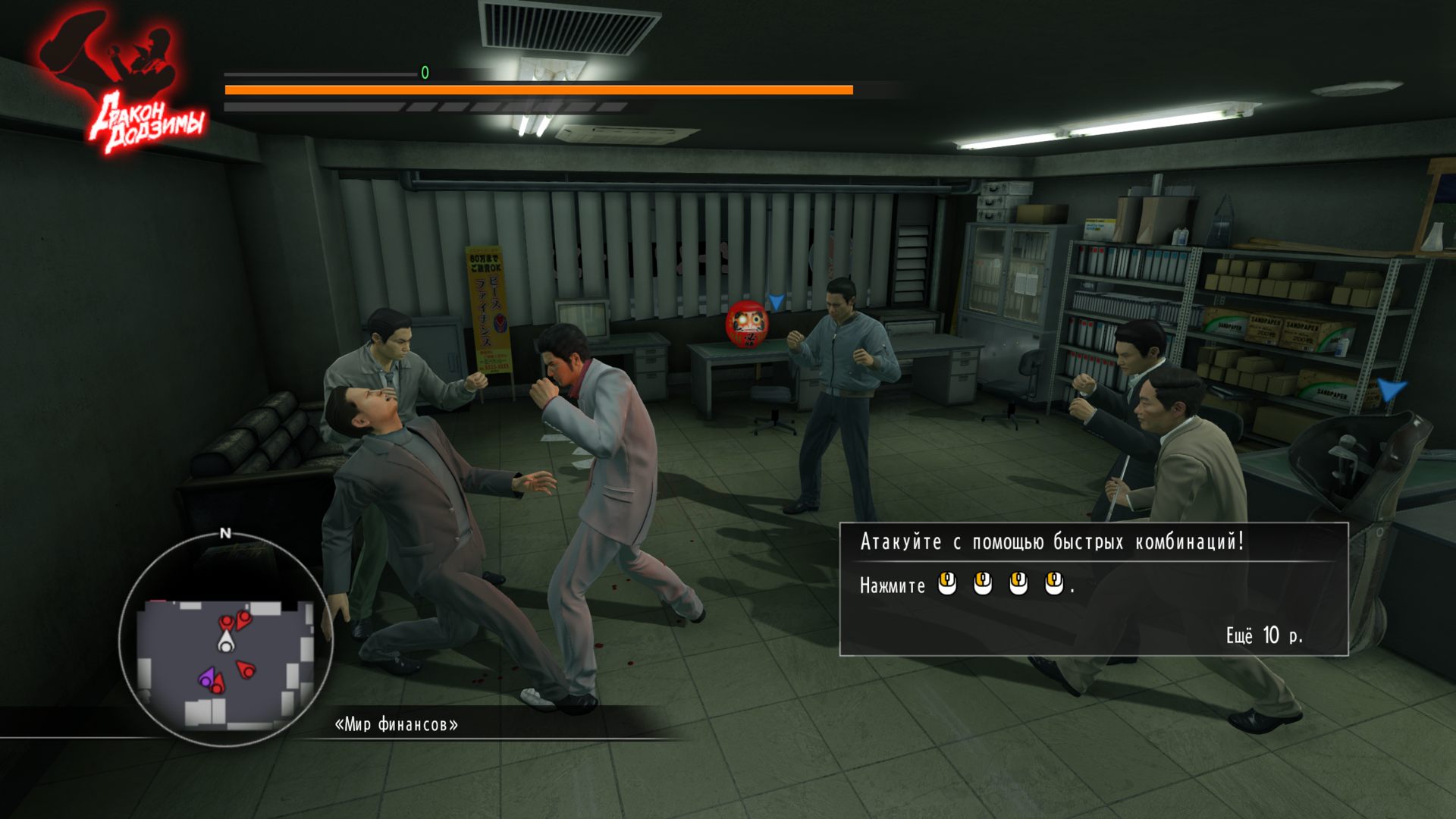
Task: Click the purple marker on the minimap
Action: pos(206,678)
